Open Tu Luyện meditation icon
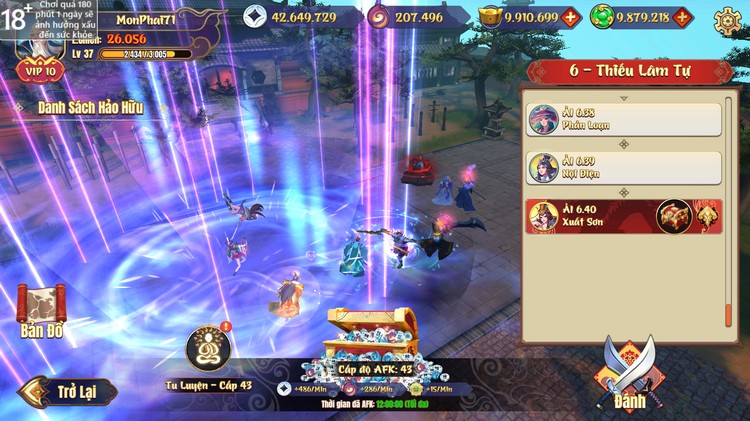 [208, 348]
